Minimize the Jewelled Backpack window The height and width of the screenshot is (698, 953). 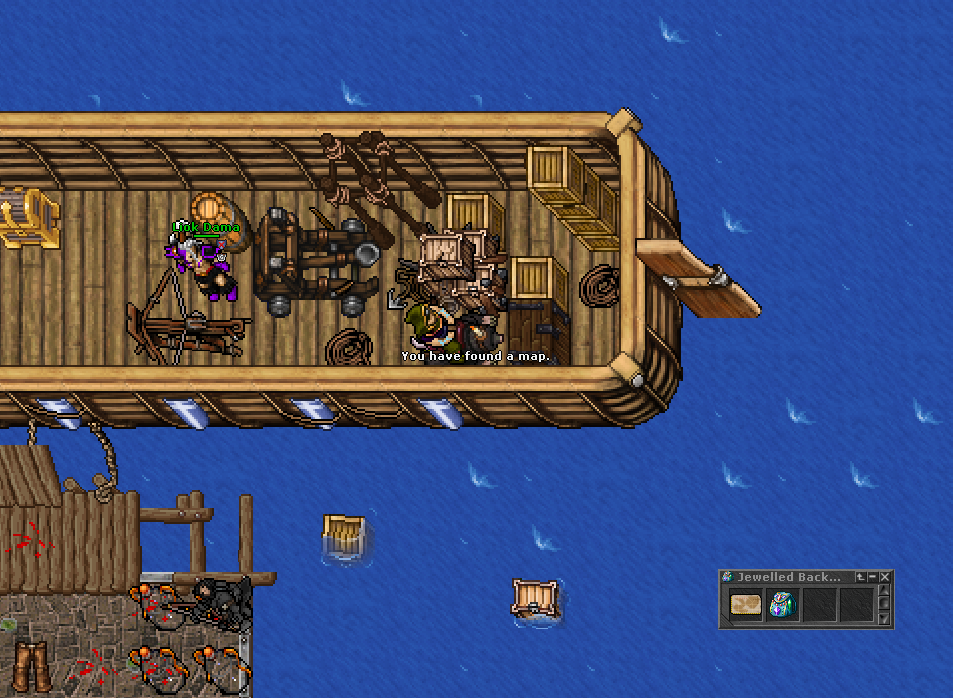click(x=872, y=577)
